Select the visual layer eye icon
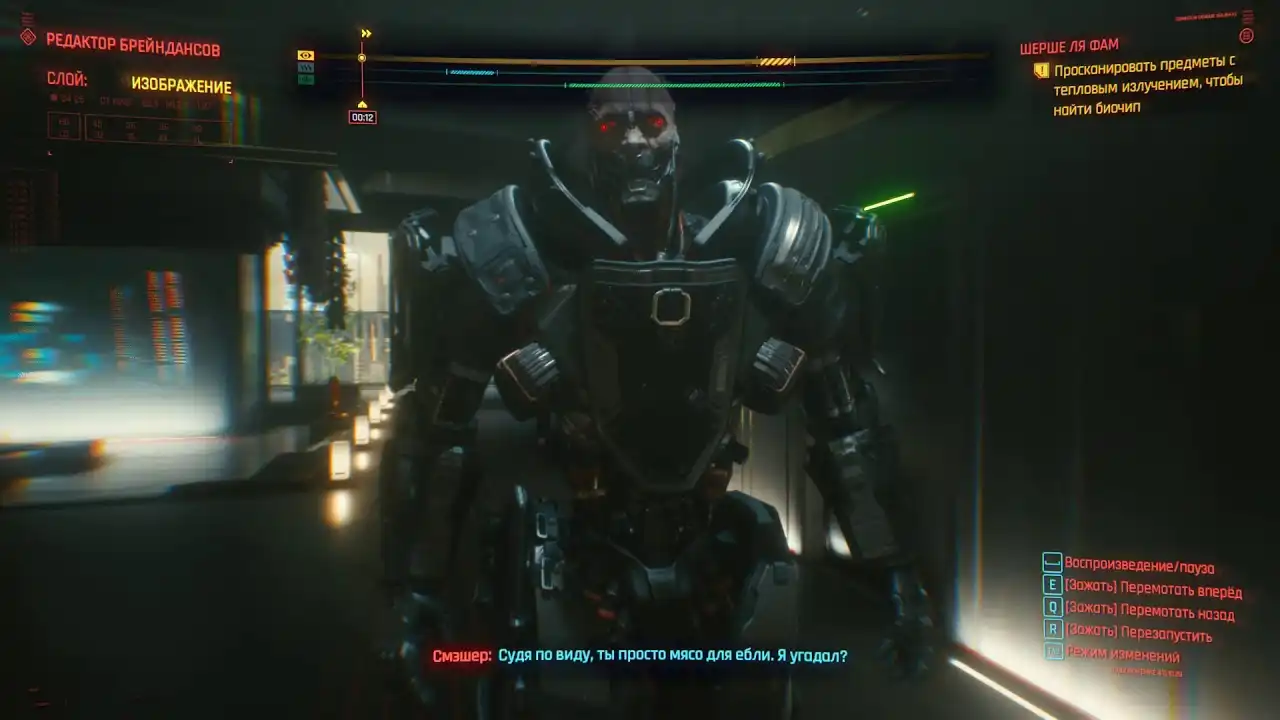This screenshot has width=1280, height=720. pyautogui.click(x=306, y=56)
